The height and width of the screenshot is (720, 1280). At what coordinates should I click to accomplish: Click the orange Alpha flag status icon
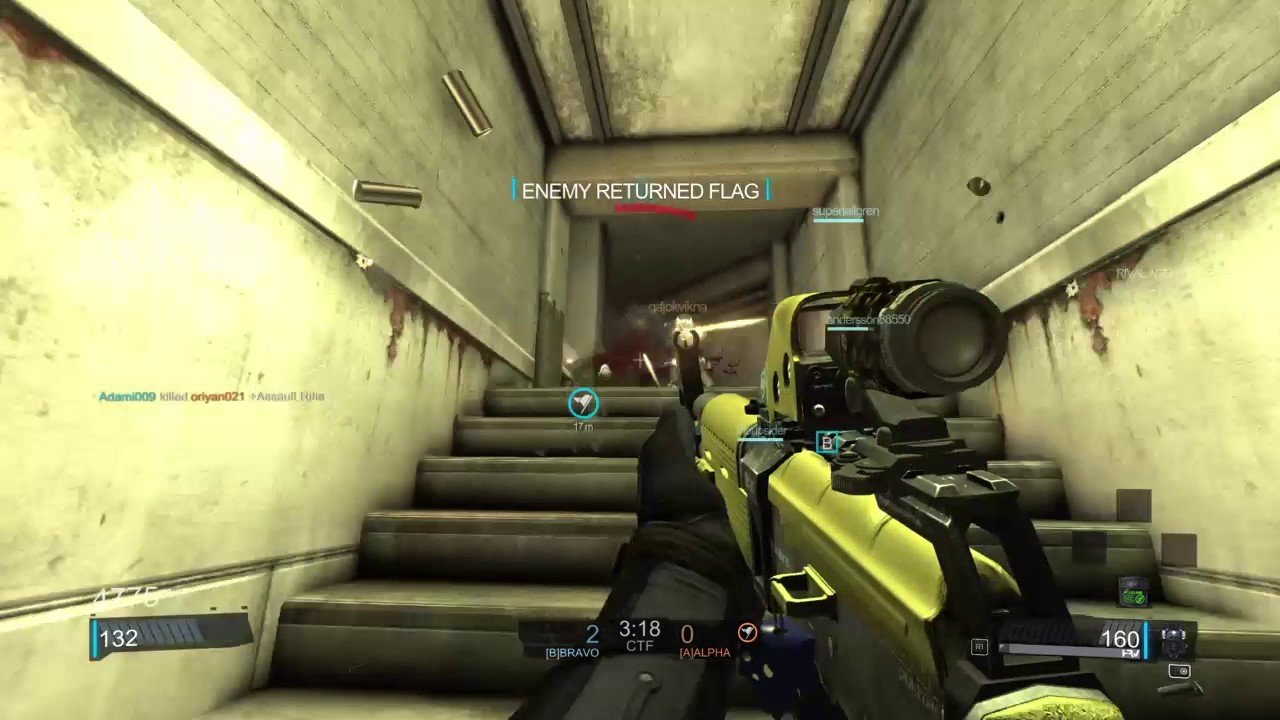pos(747,632)
